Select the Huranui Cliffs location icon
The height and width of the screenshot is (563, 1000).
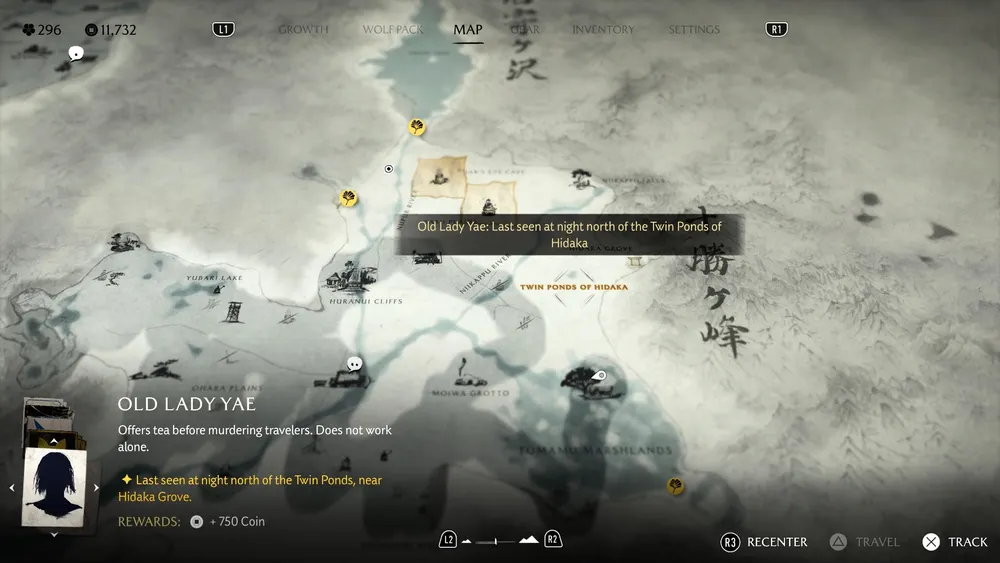click(x=352, y=275)
